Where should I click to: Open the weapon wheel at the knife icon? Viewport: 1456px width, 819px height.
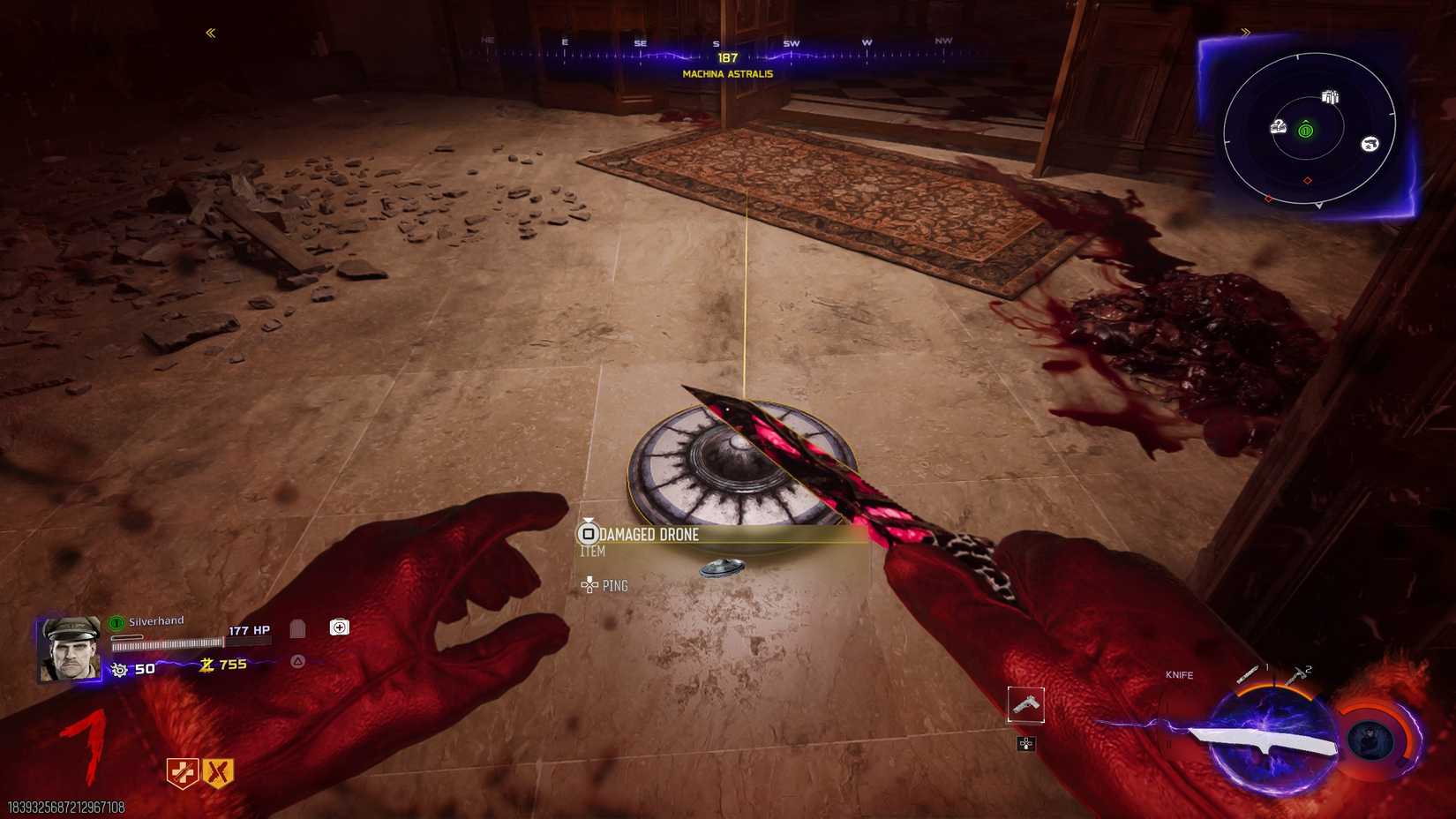[x=1271, y=740]
